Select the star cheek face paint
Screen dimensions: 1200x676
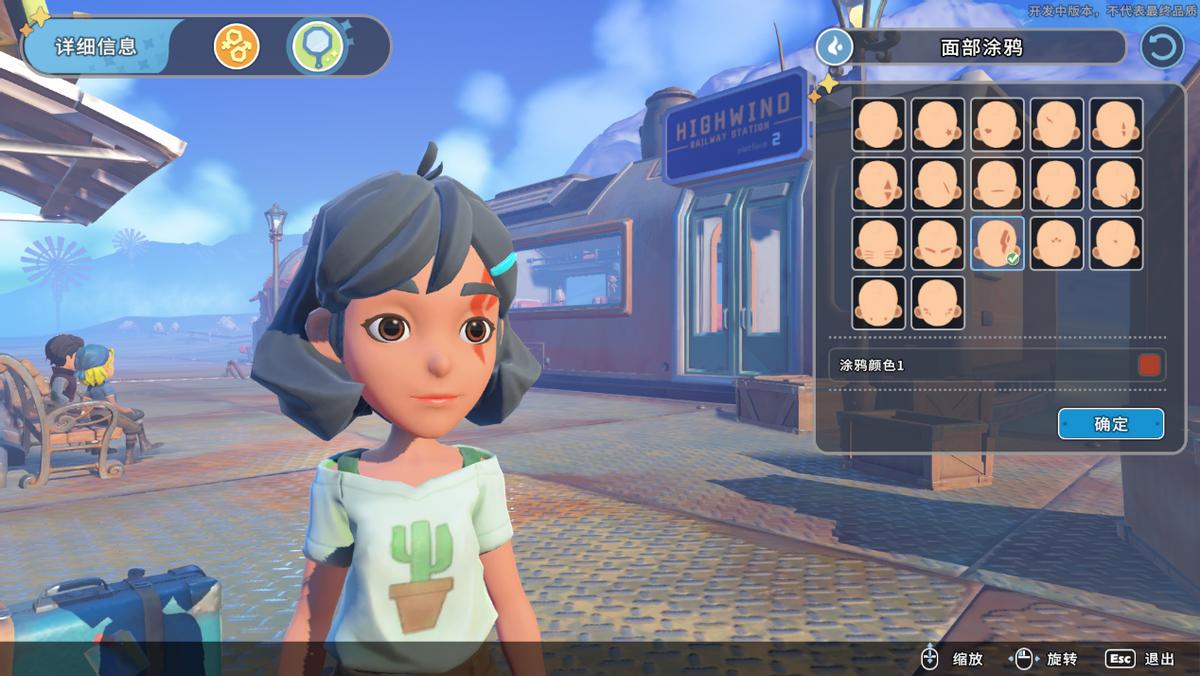pos(938,124)
